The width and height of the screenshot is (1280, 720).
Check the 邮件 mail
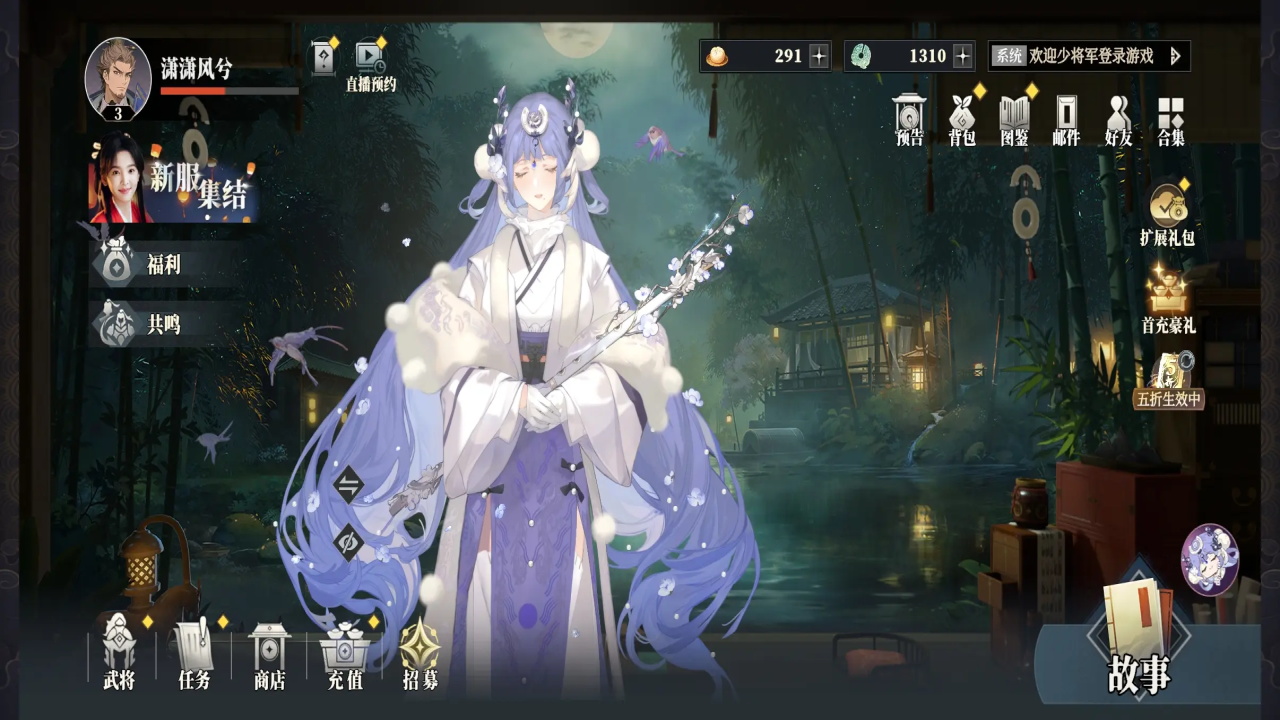tap(1066, 120)
